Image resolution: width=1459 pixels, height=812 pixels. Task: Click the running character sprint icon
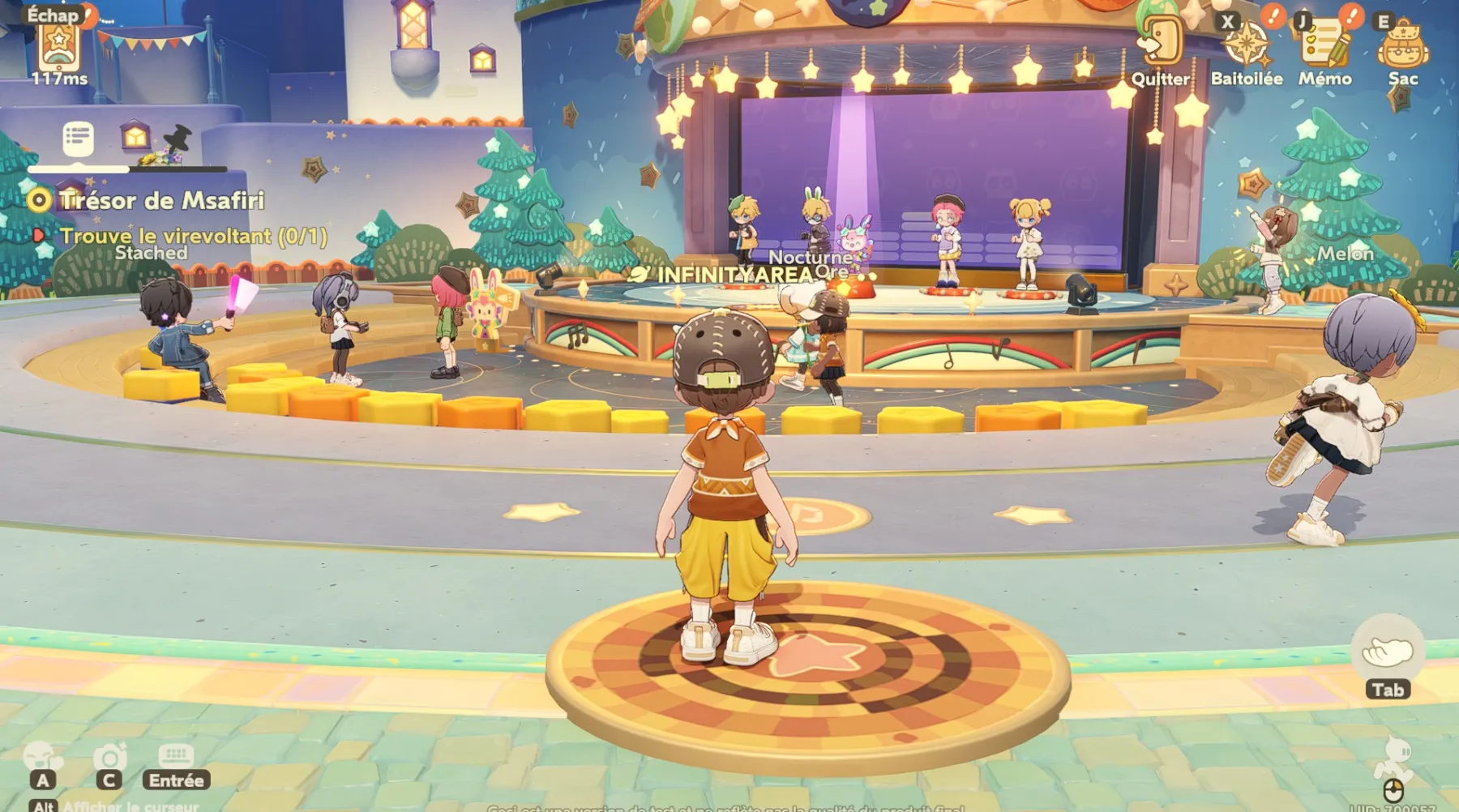(x=1394, y=758)
